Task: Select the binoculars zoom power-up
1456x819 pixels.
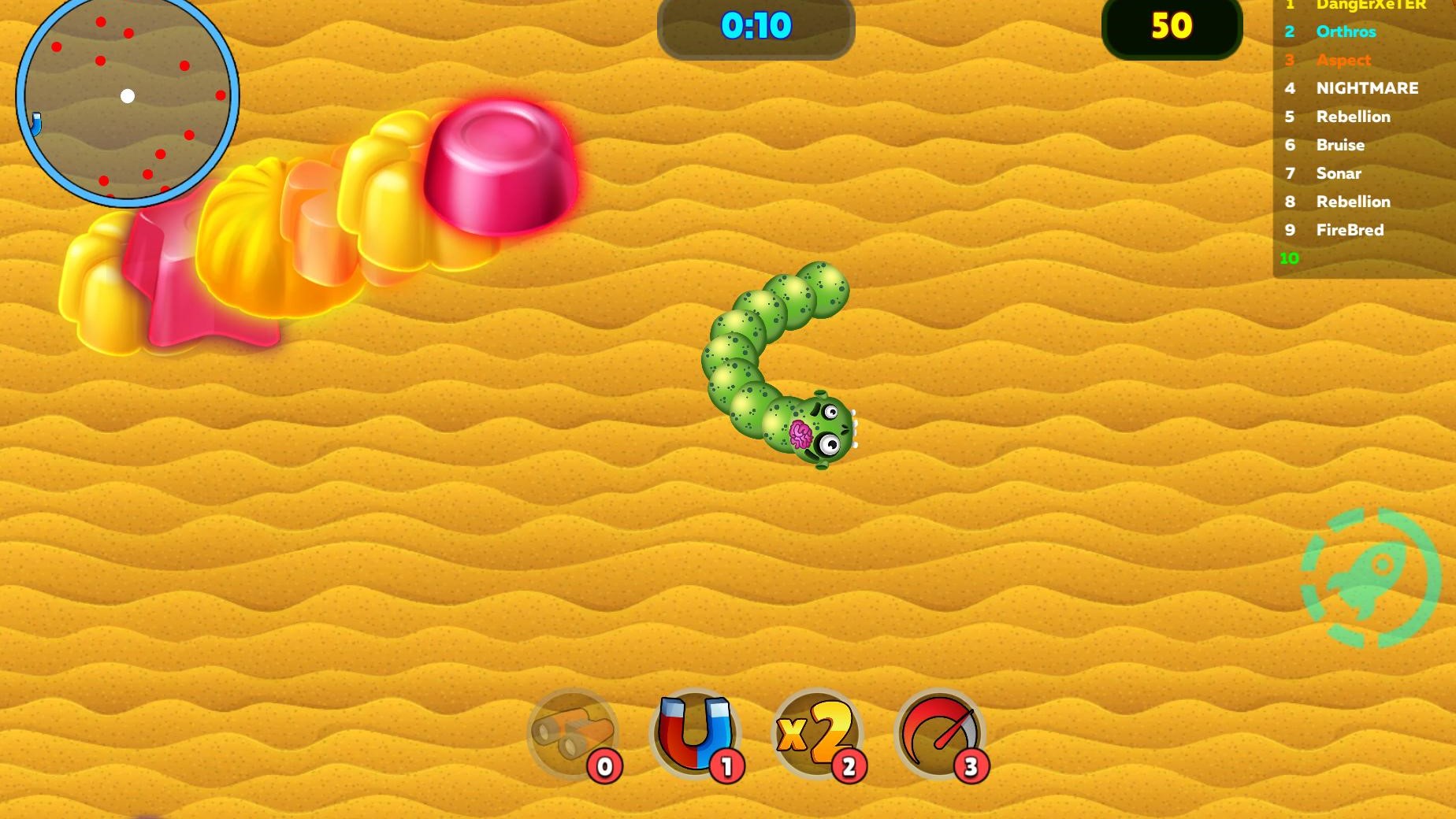Action: pos(572,734)
